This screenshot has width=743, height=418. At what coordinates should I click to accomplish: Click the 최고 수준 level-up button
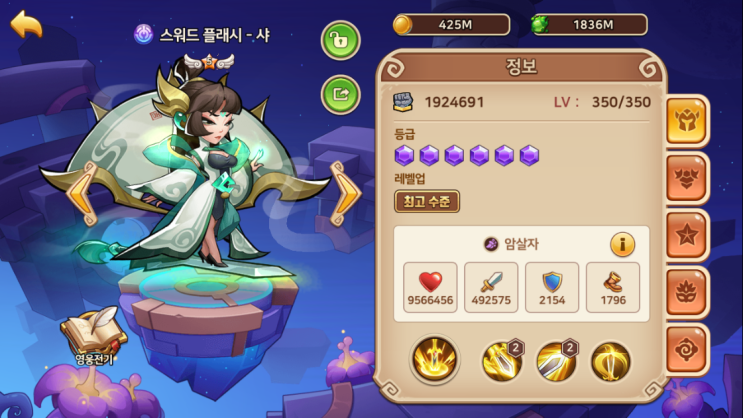click(x=427, y=202)
